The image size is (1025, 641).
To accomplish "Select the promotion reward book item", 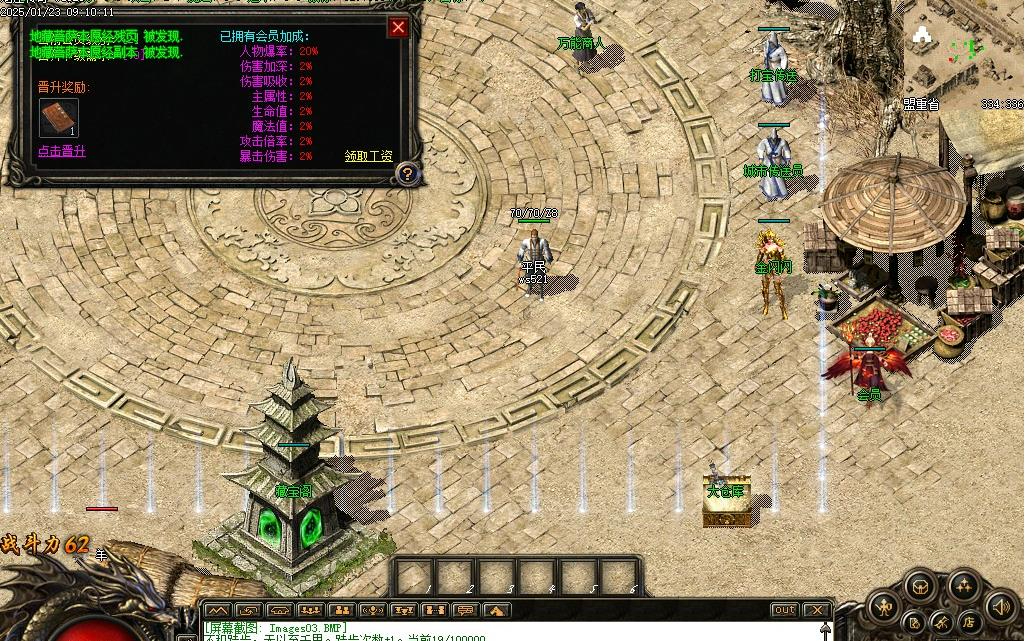I will pos(58,118).
